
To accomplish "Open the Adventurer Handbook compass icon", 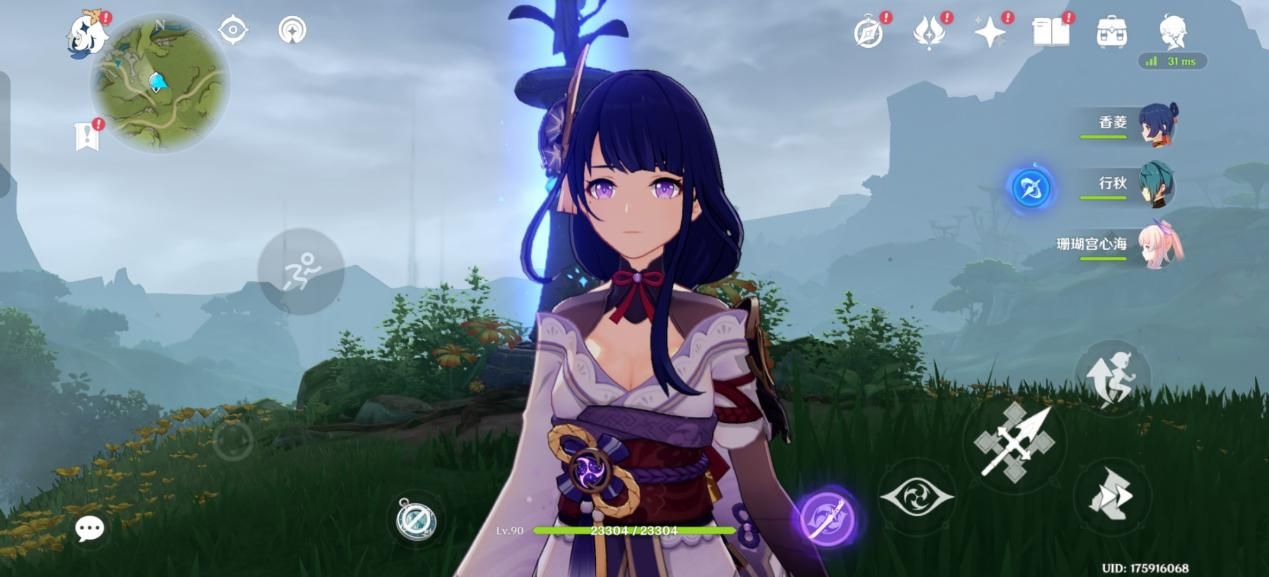I will click(x=868, y=33).
